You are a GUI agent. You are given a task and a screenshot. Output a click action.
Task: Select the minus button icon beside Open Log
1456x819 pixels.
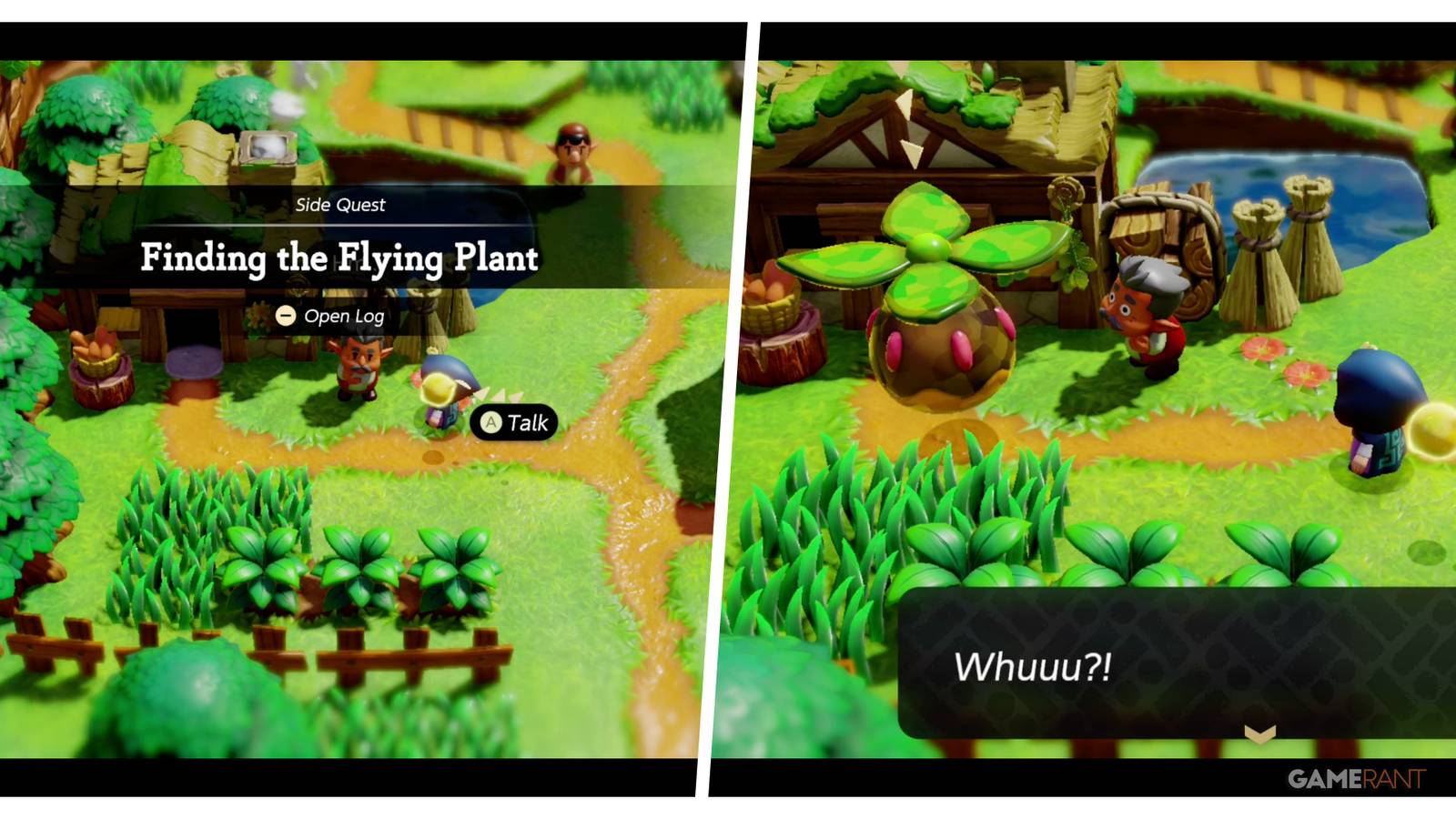[x=285, y=317]
